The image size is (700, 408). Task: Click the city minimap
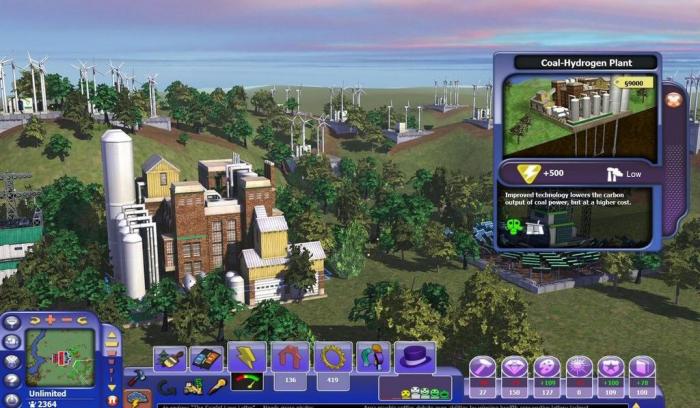(60, 357)
